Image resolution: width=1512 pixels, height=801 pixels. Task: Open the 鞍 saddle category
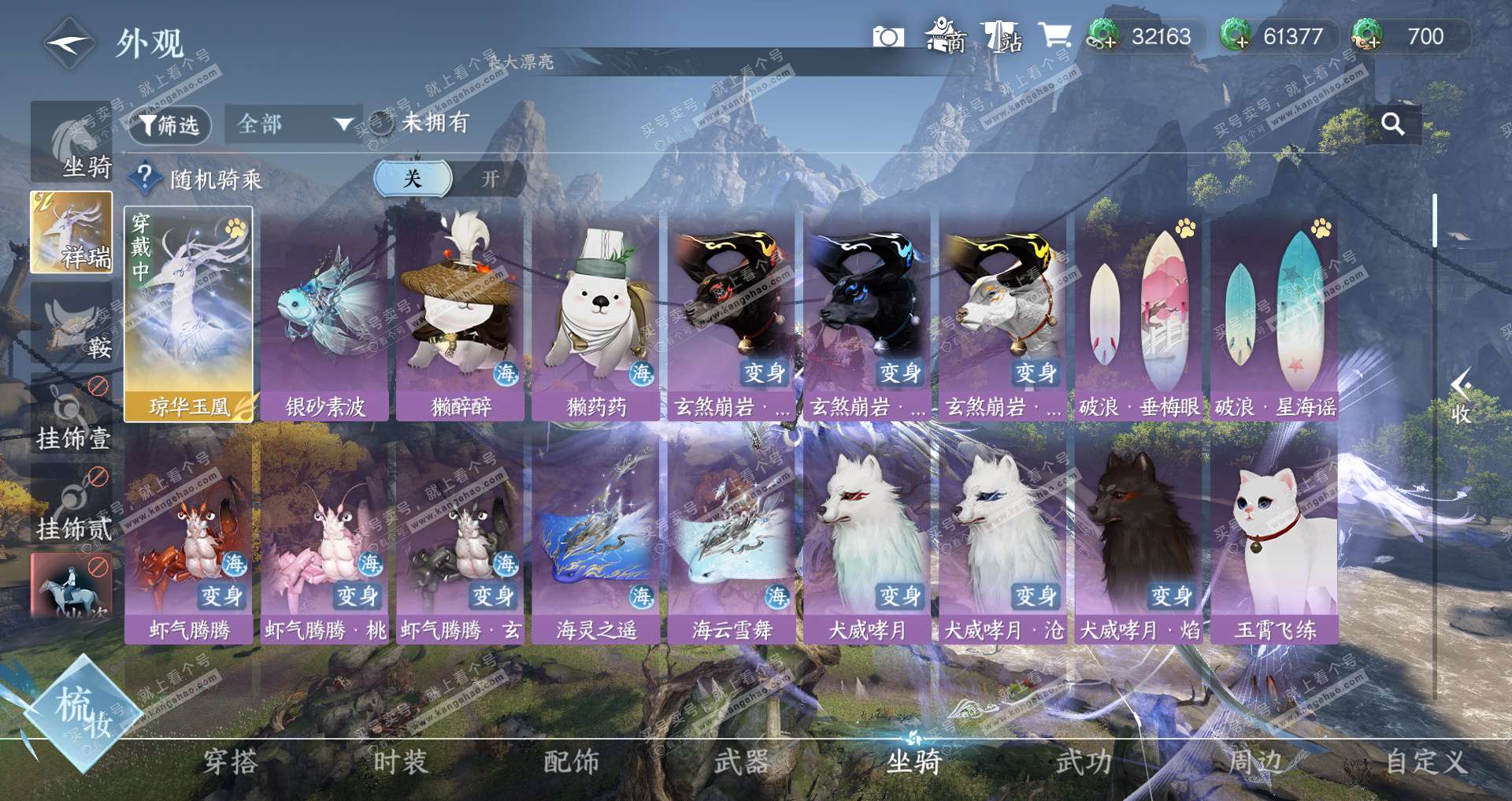click(72, 324)
